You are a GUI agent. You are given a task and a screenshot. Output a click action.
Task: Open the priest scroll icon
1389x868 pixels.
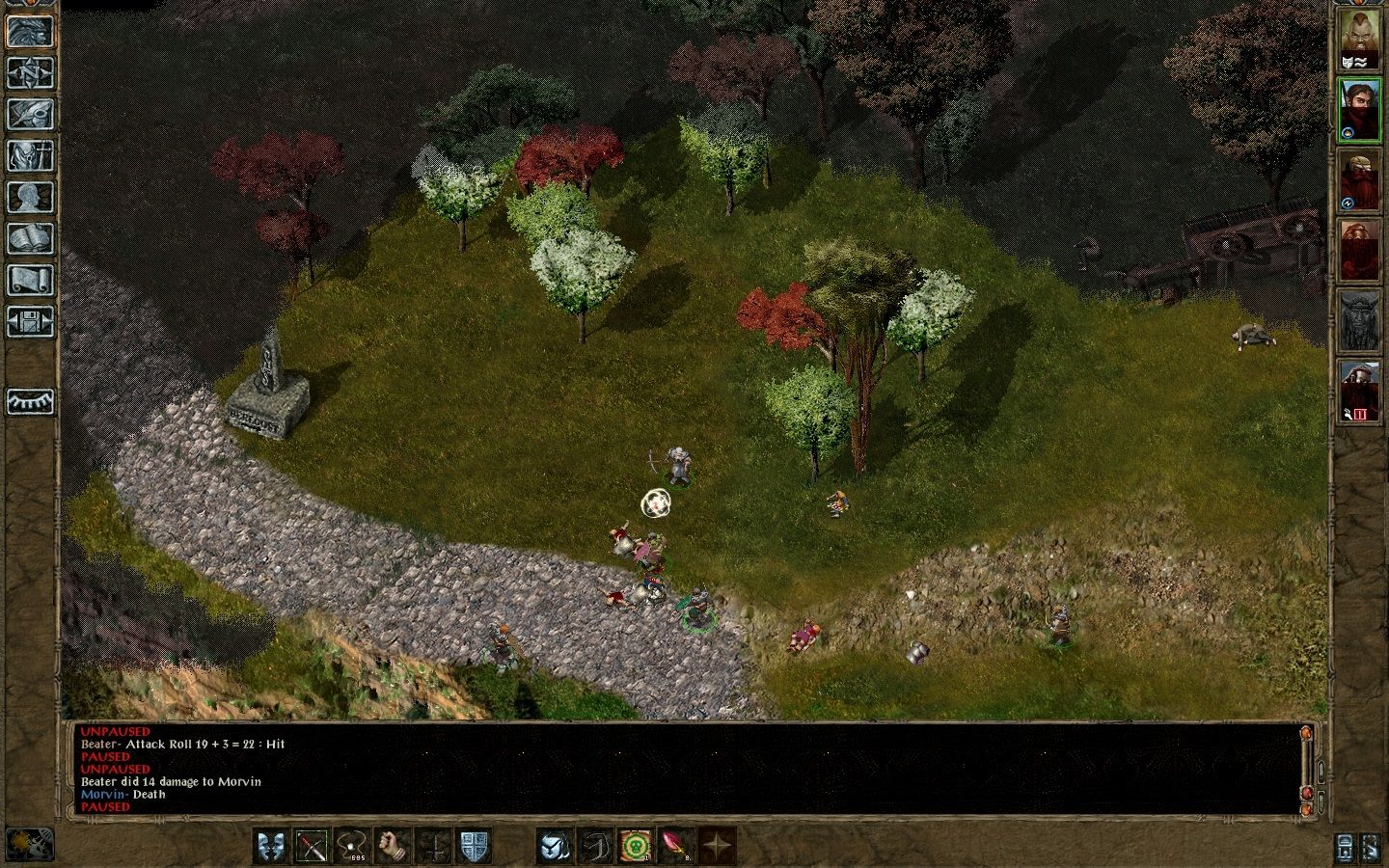(30, 280)
